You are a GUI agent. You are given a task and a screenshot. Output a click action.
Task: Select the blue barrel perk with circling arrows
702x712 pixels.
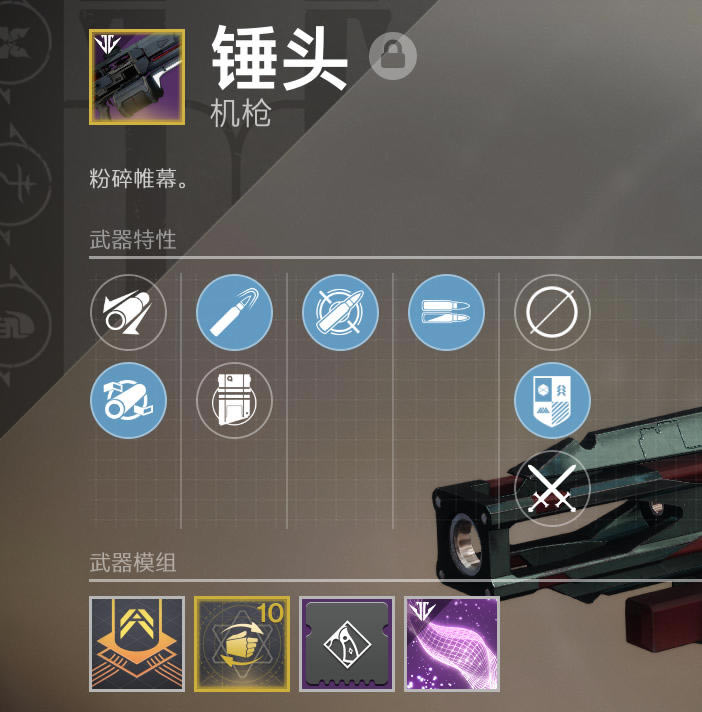(128, 401)
